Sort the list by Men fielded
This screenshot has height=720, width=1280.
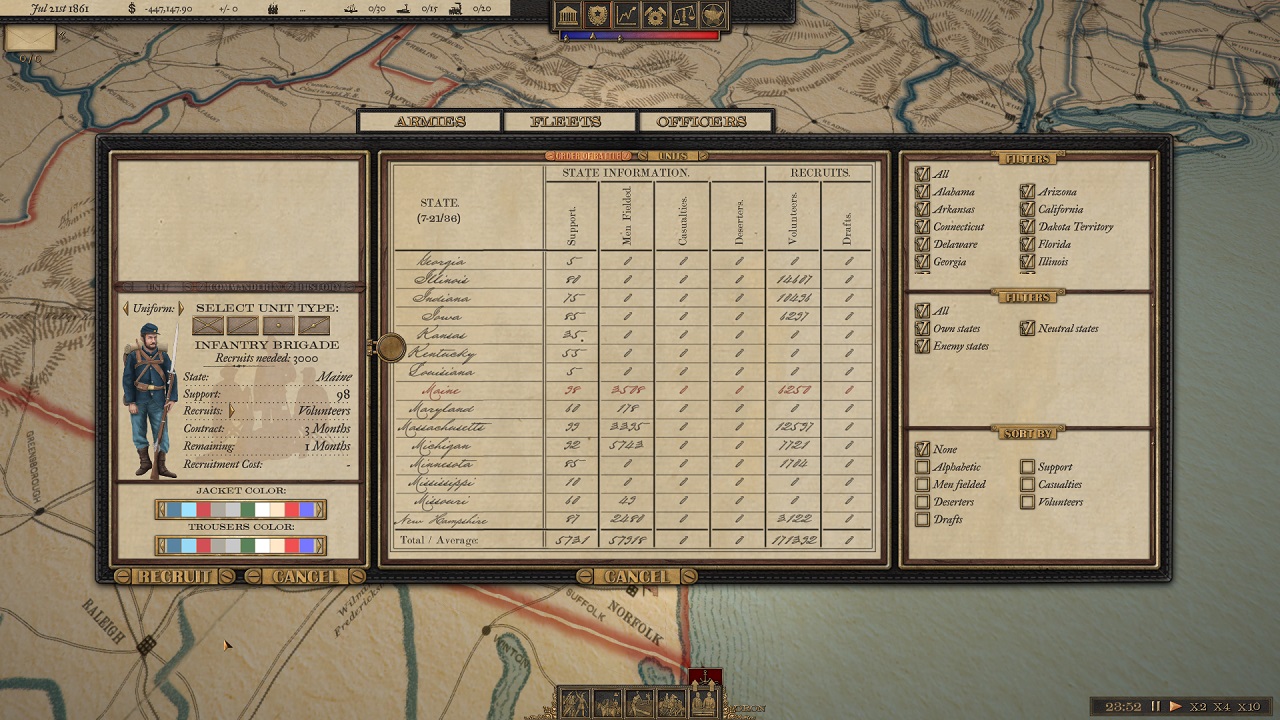point(923,484)
